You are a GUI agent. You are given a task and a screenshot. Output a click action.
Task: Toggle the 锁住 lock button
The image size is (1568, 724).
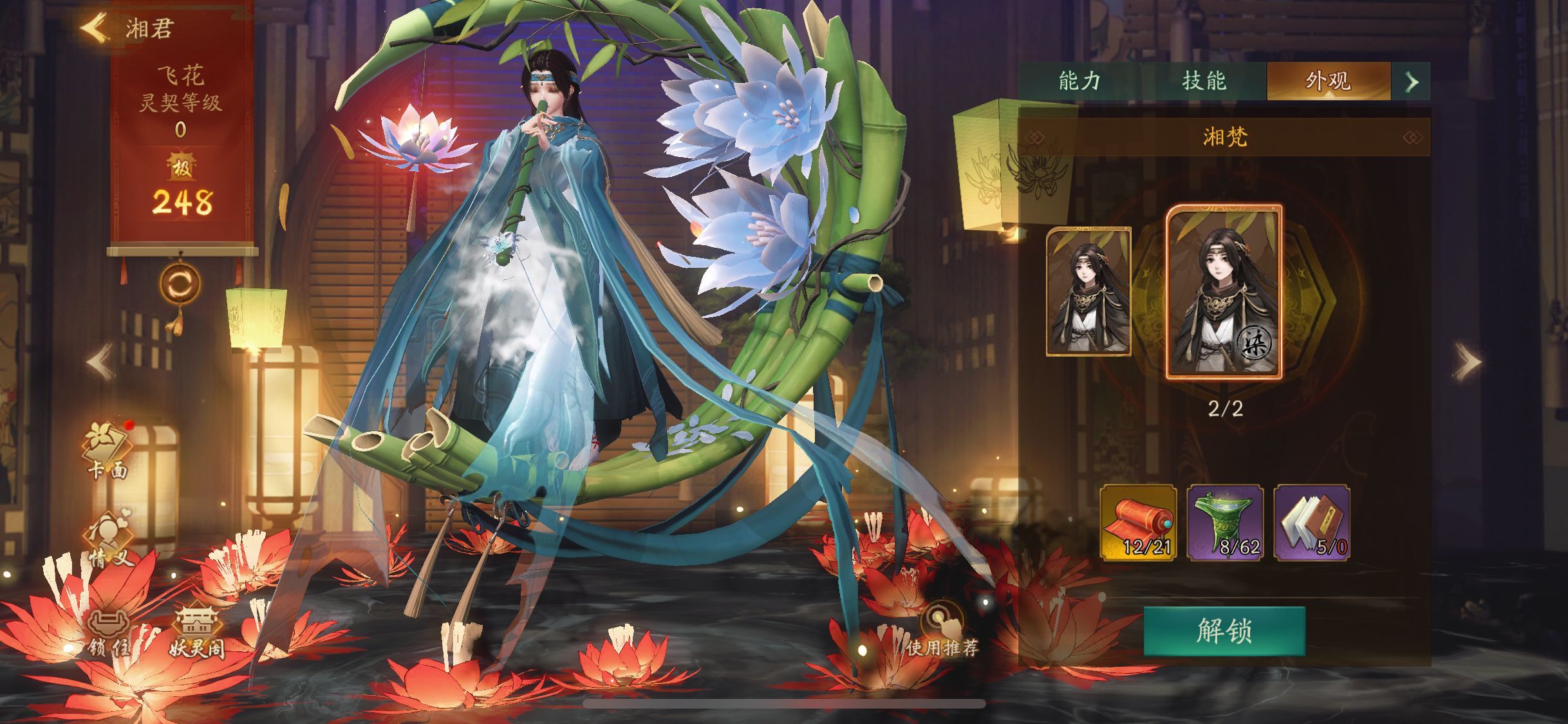point(108,634)
